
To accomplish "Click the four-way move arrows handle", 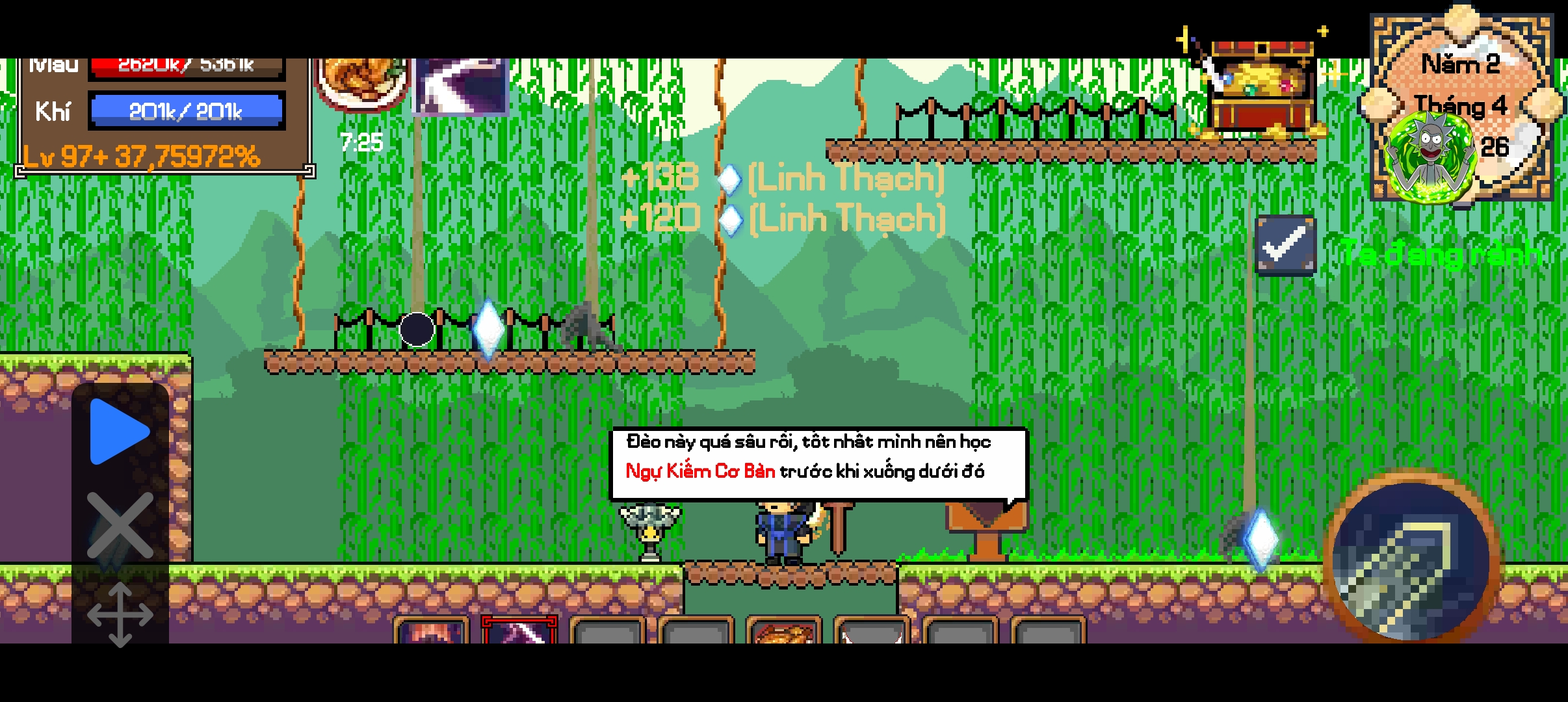I will [120, 614].
